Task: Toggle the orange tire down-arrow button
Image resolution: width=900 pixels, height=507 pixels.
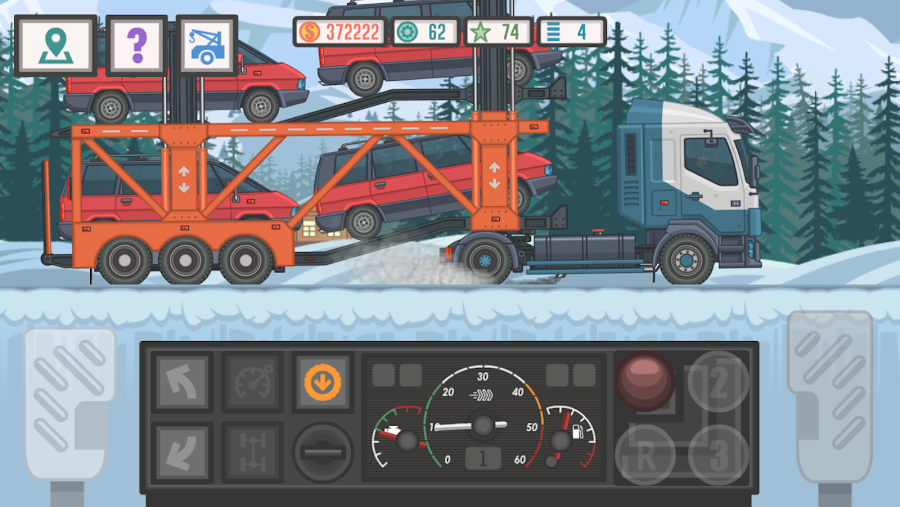Action: (x=321, y=381)
